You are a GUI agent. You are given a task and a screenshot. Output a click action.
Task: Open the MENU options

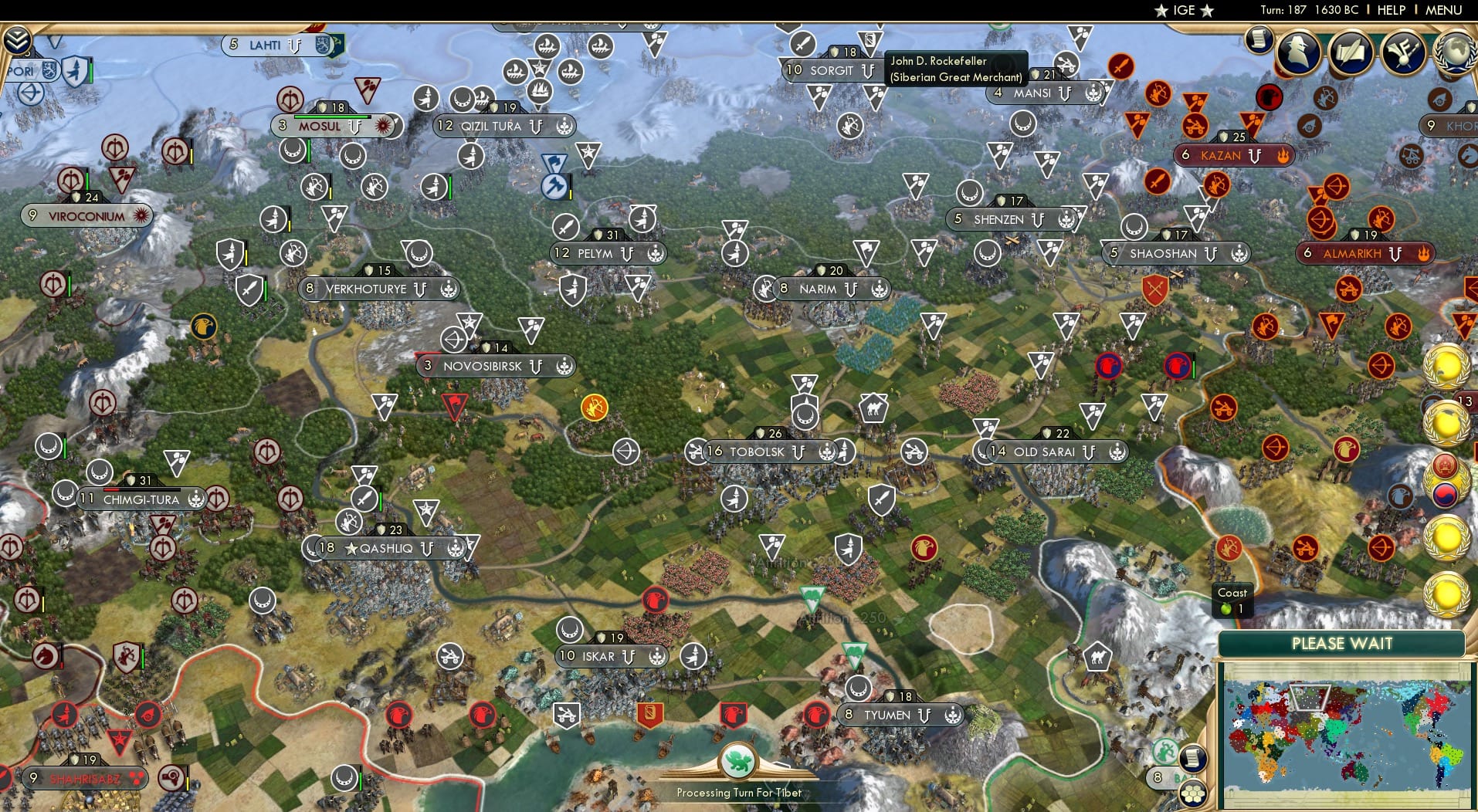point(1442,10)
